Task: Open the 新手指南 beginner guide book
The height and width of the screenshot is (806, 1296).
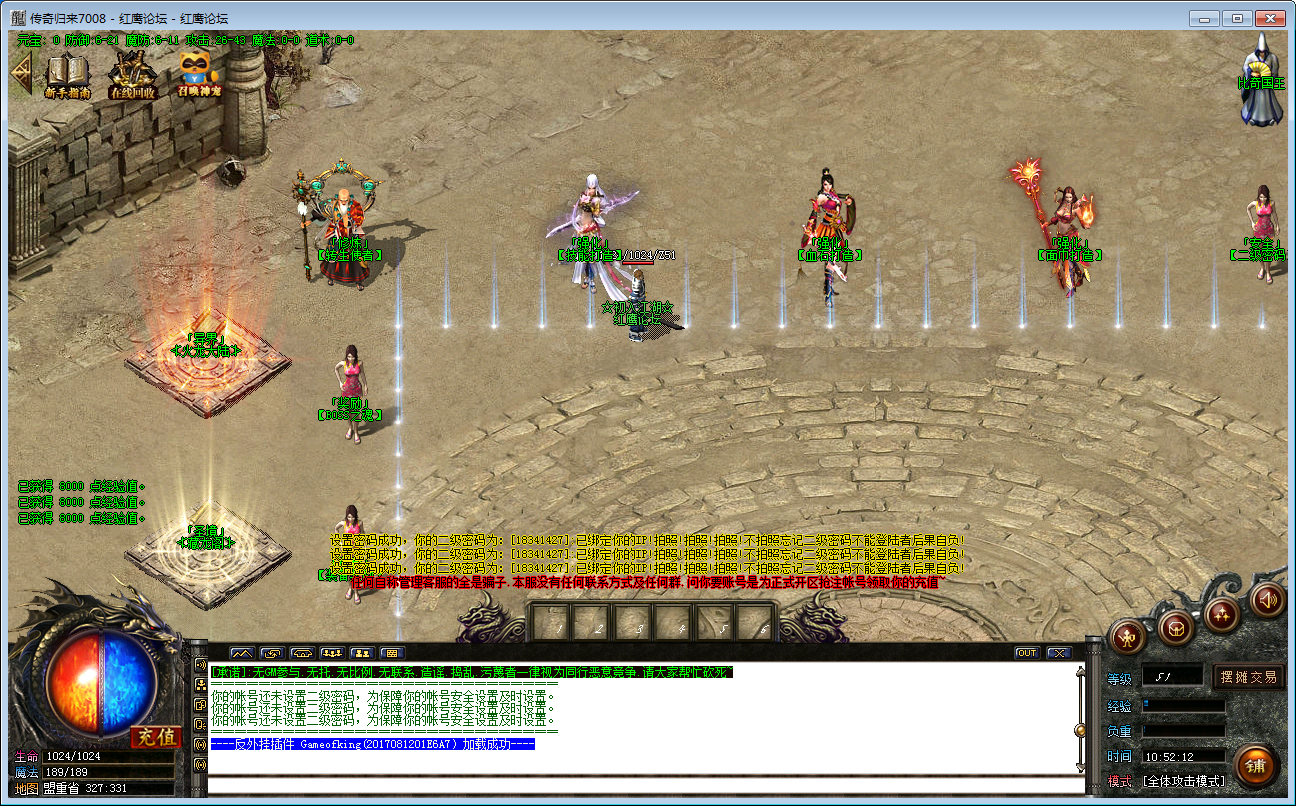Action: click(x=68, y=74)
